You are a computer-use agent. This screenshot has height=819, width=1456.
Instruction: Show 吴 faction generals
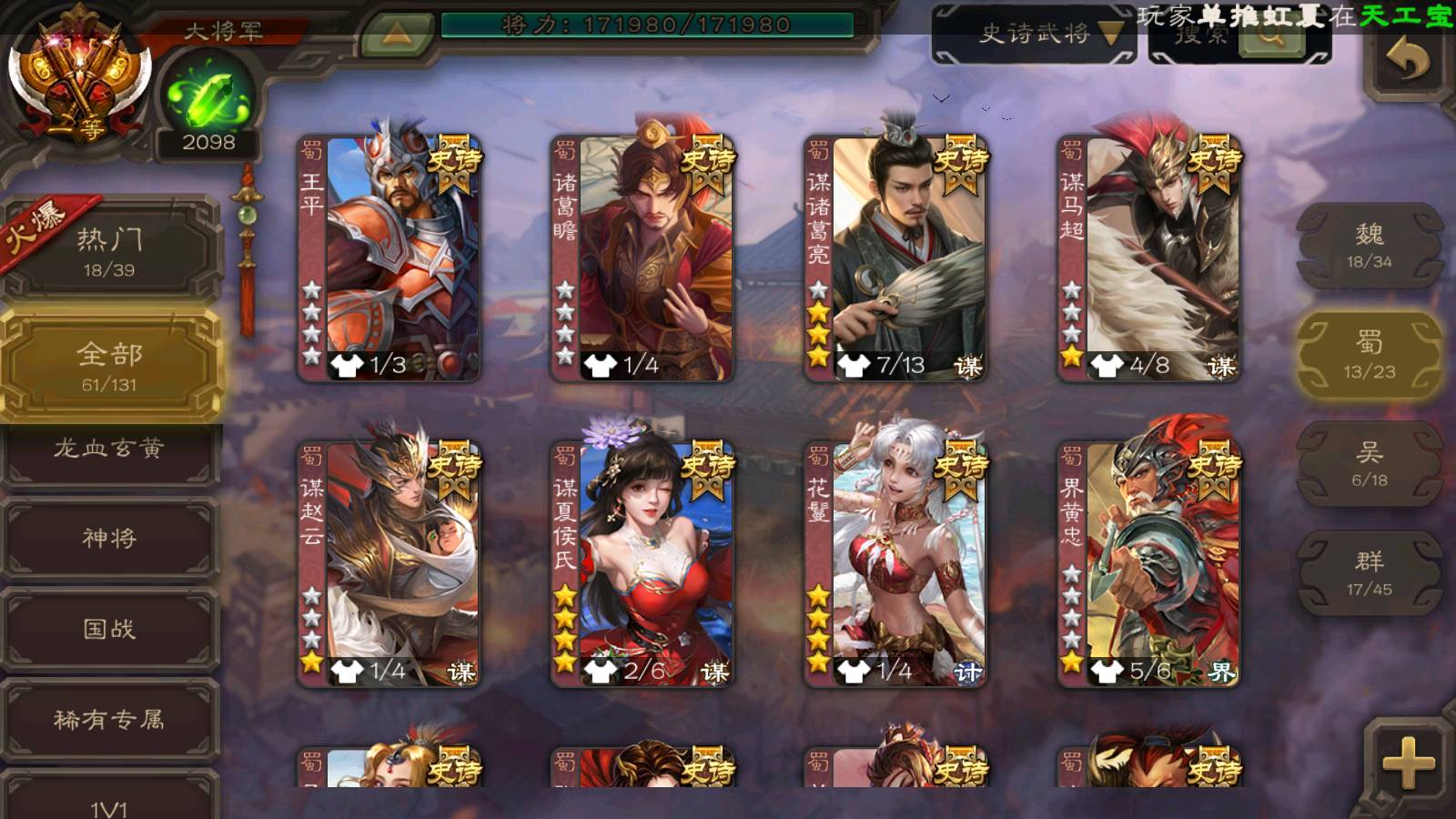(1369, 464)
